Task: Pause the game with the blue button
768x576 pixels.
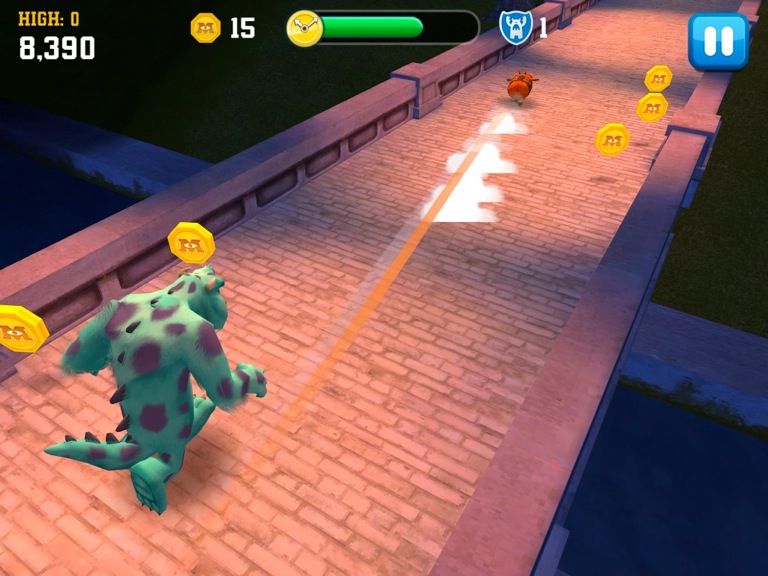Action: 718,41
